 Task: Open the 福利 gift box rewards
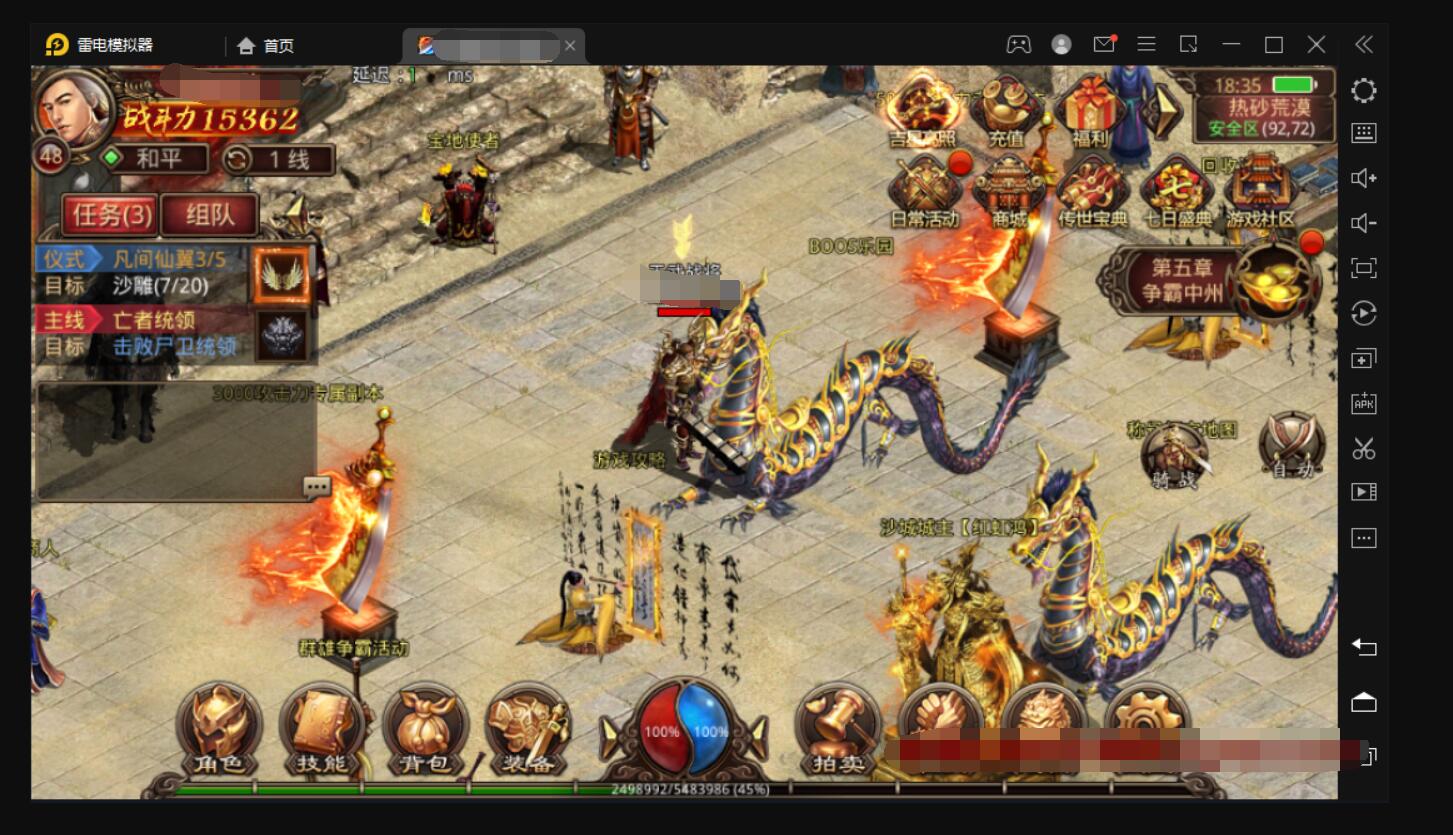coord(1090,112)
